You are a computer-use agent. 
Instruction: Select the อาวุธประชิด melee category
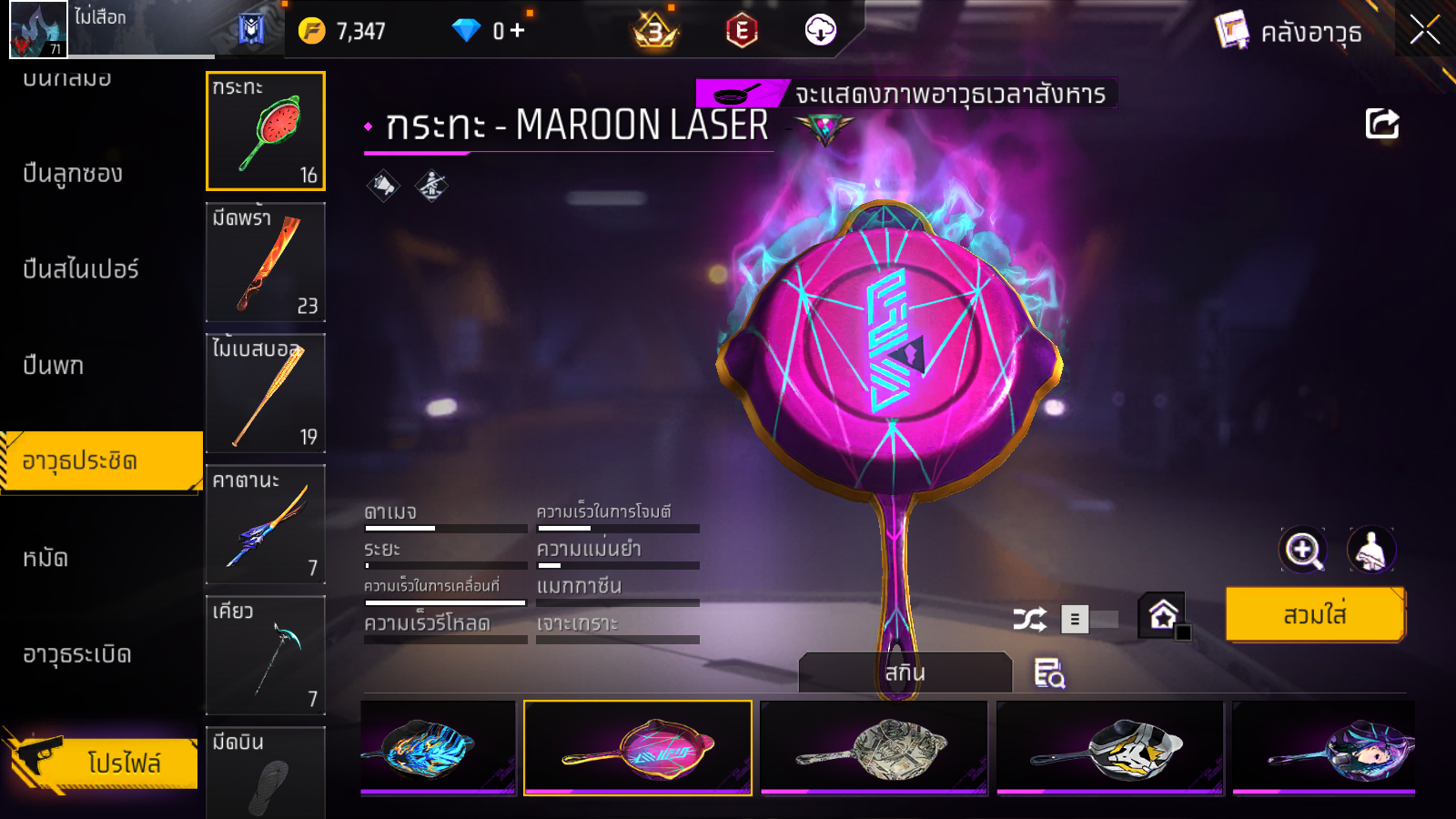coord(101,461)
